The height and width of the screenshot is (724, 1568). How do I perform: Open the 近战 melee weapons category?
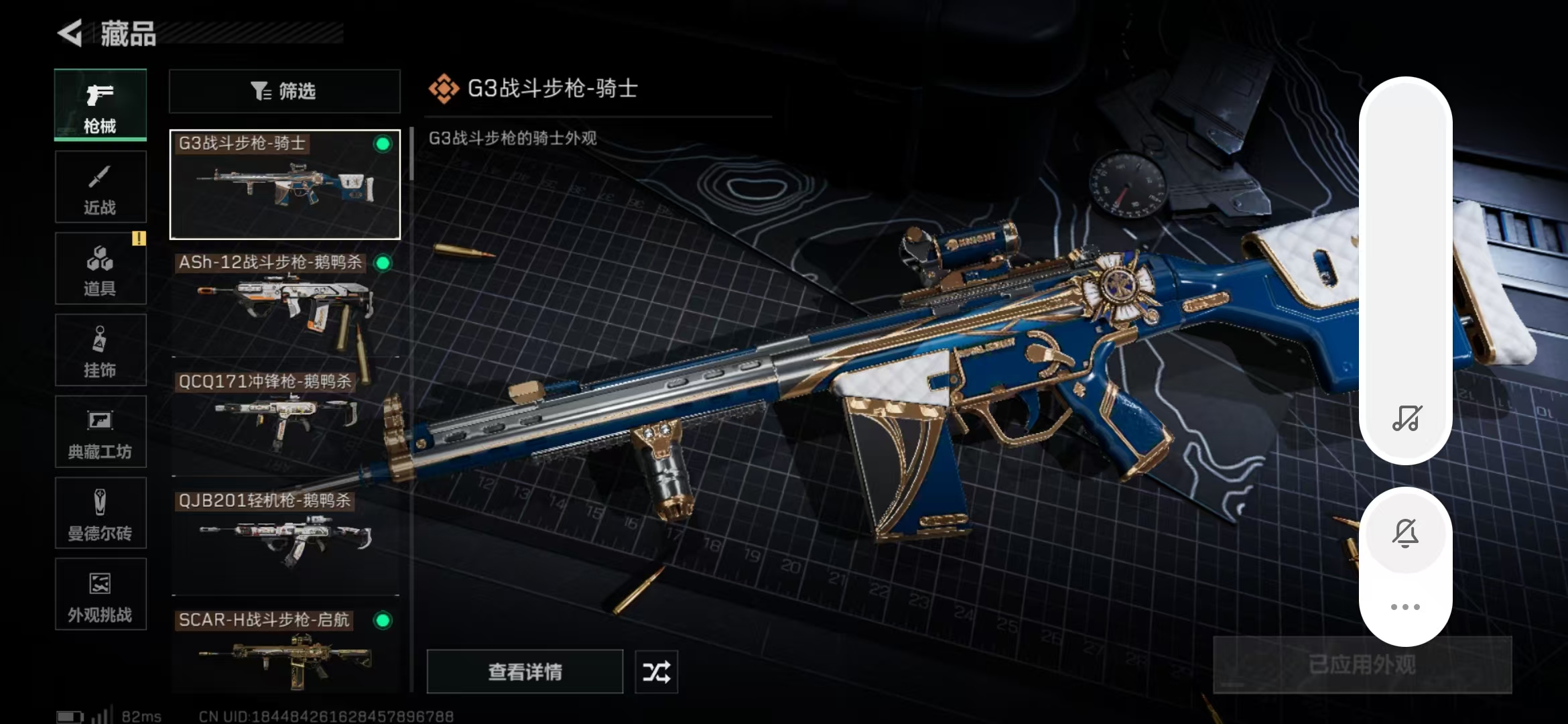(x=99, y=186)
